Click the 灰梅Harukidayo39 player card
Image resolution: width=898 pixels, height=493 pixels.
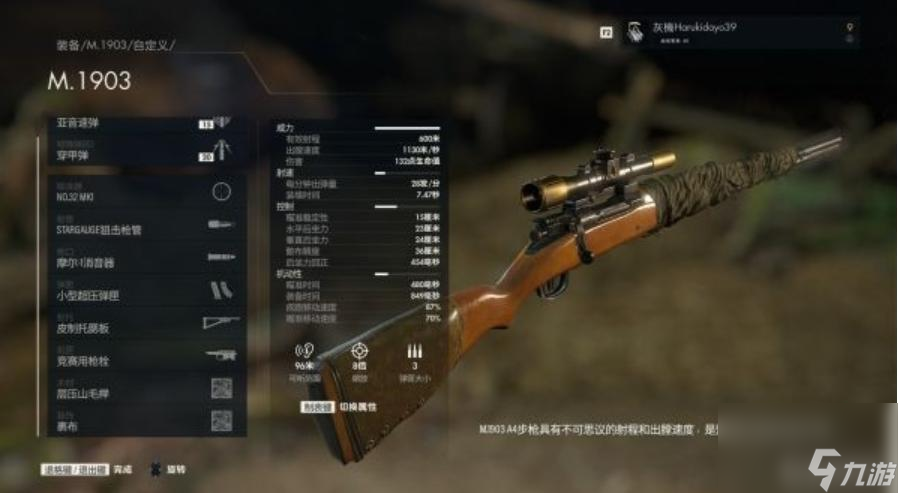click(x=741, y=32)
